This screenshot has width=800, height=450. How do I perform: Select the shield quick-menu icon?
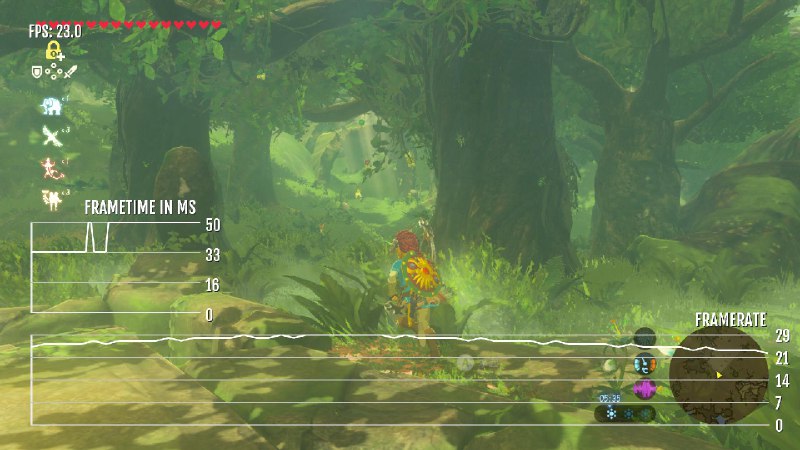point(38,71)
